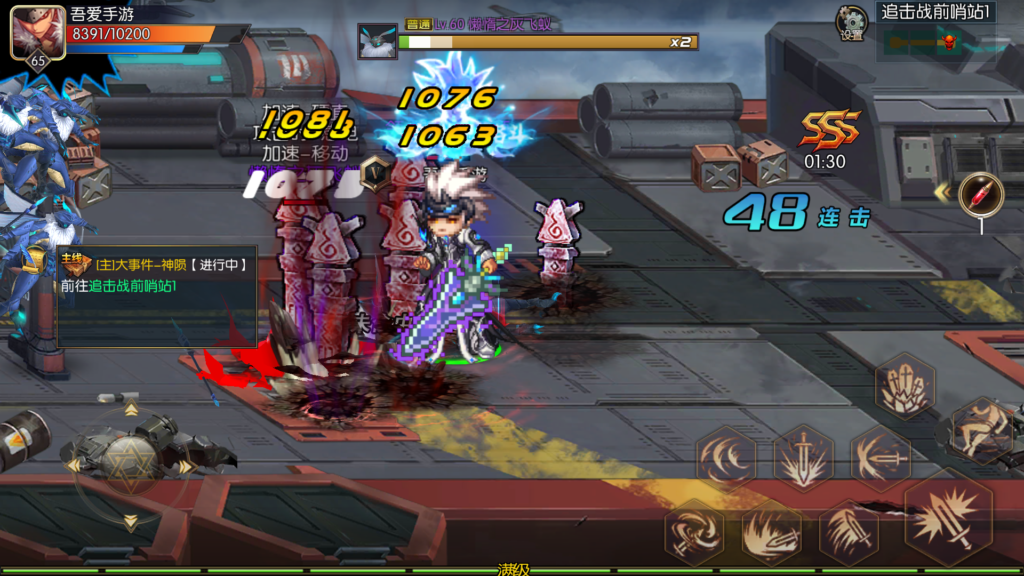Tap the jumping figure dodge button
Viewport: 1024px width, 576px height.
[x=981, y=428]
